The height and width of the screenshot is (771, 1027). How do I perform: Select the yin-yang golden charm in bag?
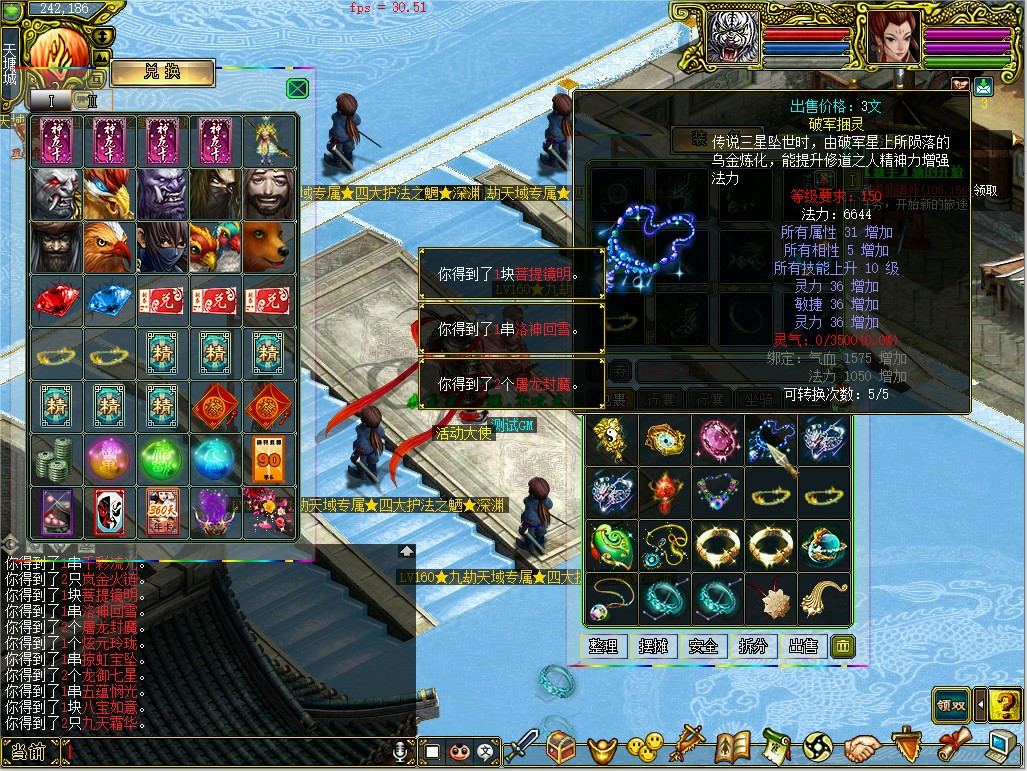tap(611, 439)
